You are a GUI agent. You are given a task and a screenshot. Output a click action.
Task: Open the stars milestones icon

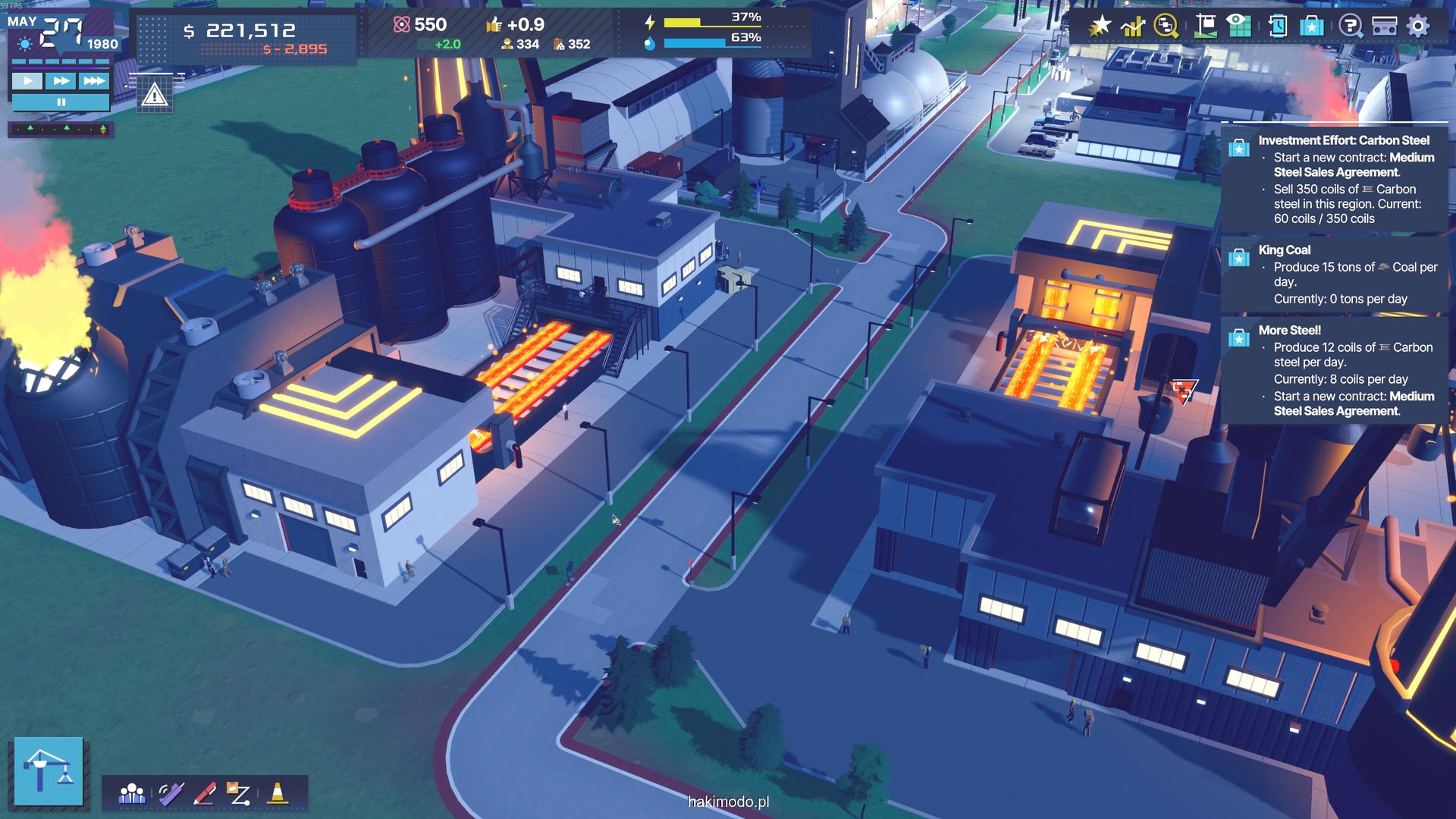(1099, 27)
